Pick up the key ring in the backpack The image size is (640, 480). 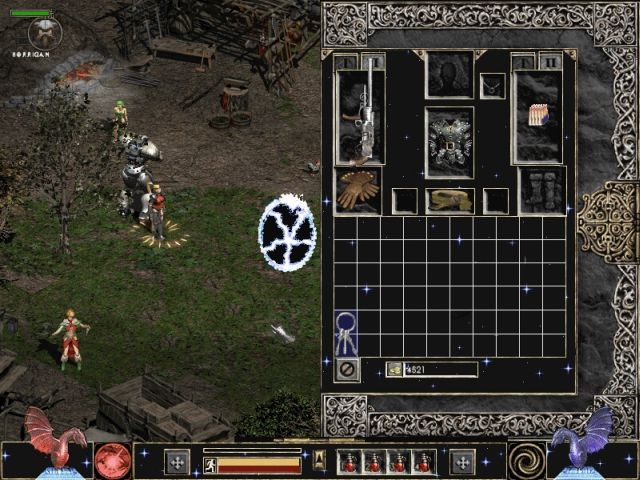(x=346, y=334)
